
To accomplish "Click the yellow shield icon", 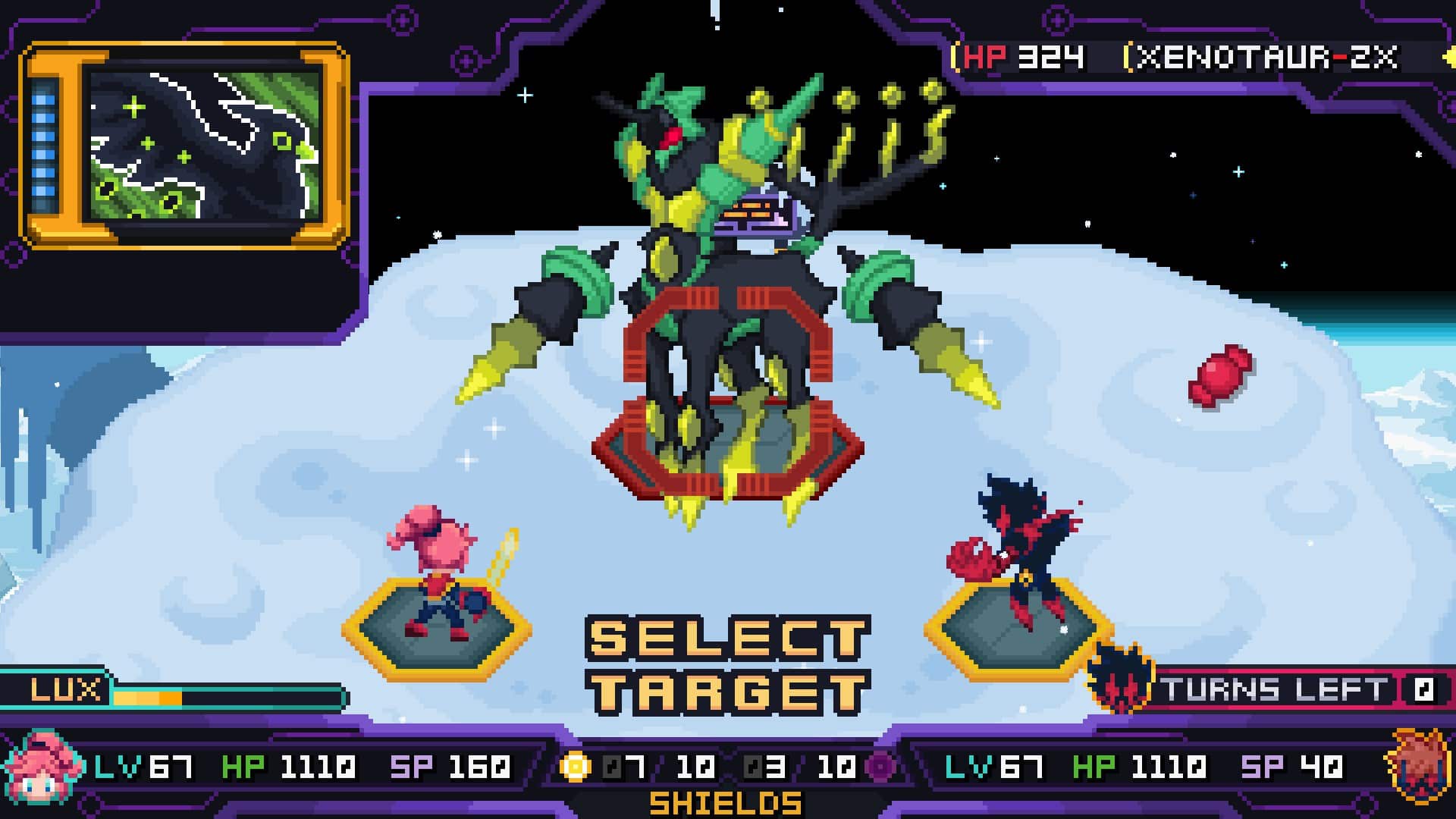I will click(575, 767).
